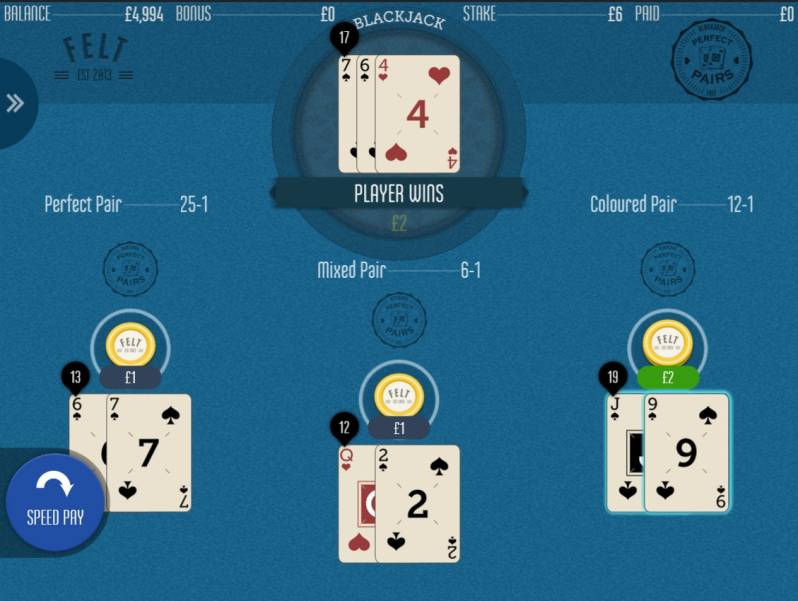Select the 7 of spades player card
The image size is (798, 601).
(149, 453)
